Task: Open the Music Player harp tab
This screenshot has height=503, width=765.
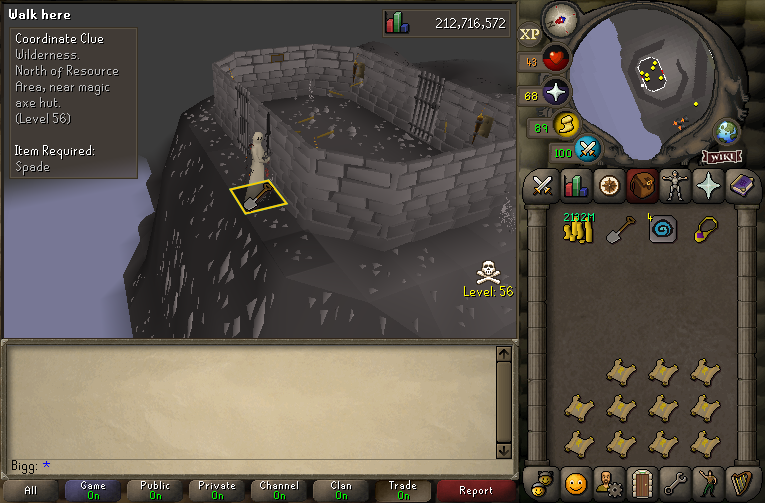Action: pyautogui.click(x=741, y=483)
